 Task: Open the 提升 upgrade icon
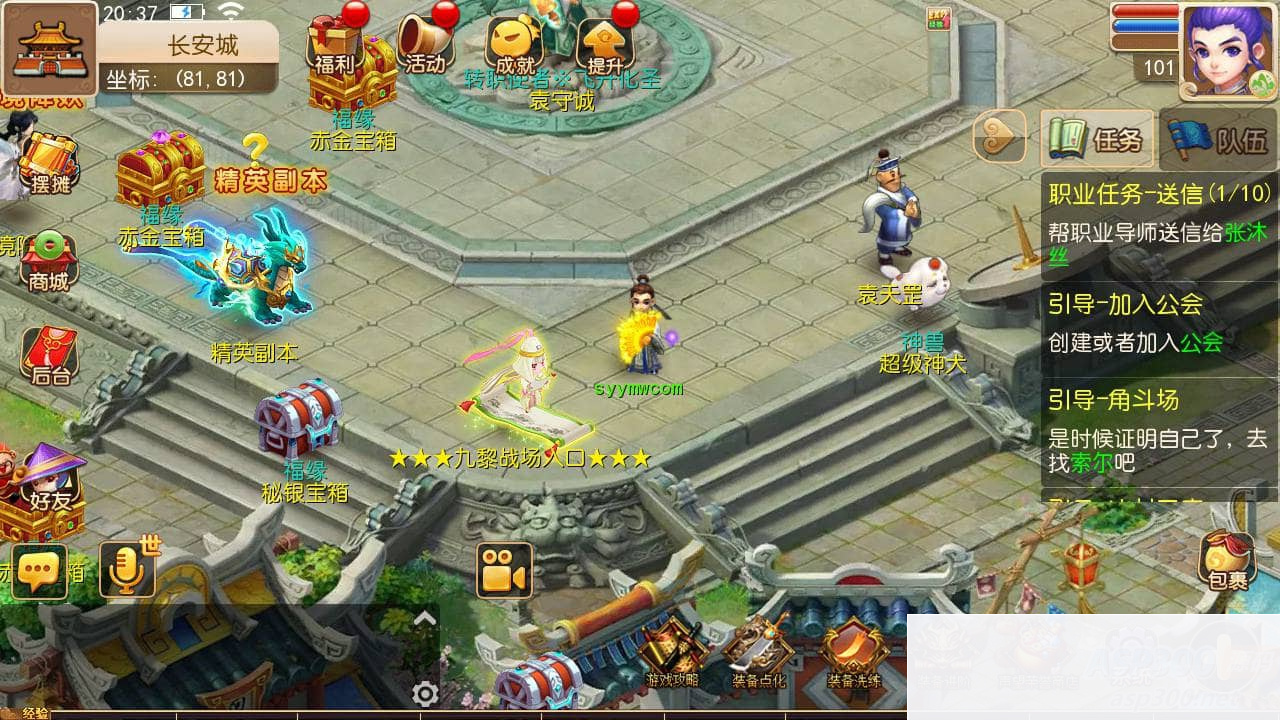605,45
